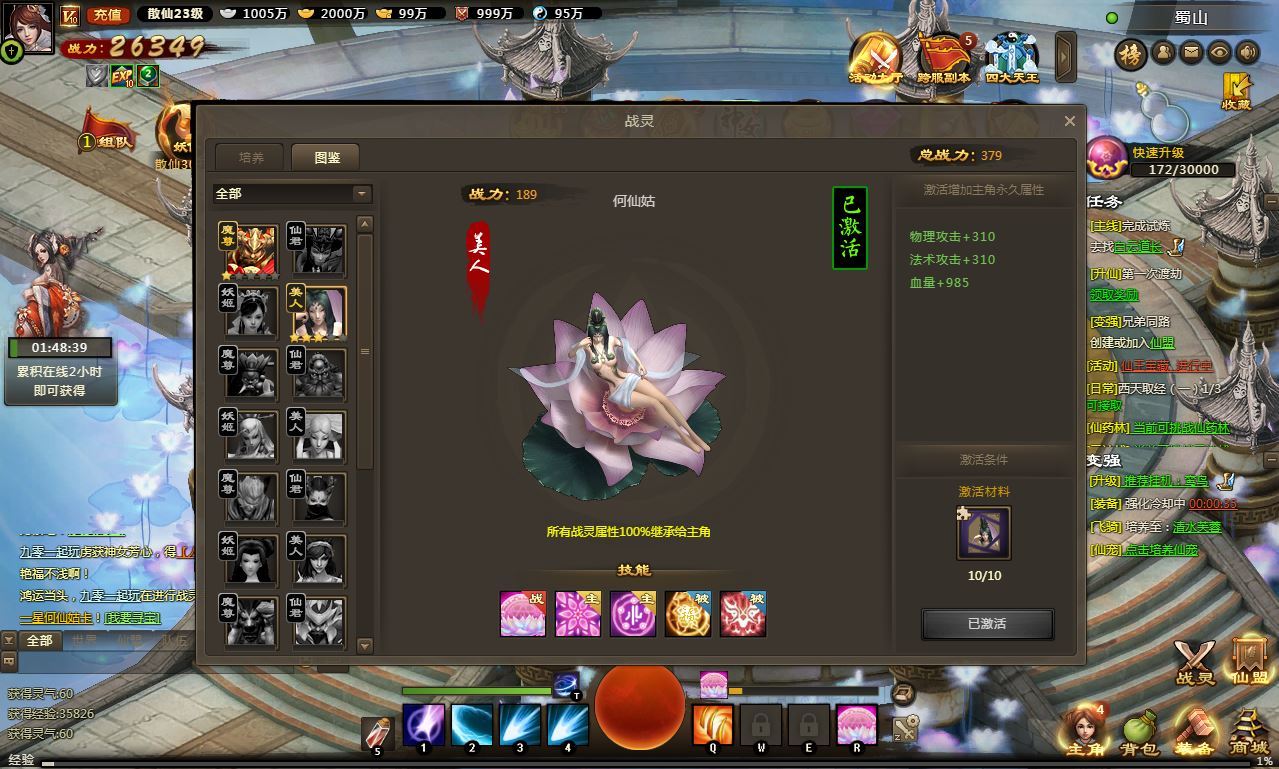Open the 装备 equipment menu
The height and width of the screenshot is (769, 1279).
tap(1194, 732)
